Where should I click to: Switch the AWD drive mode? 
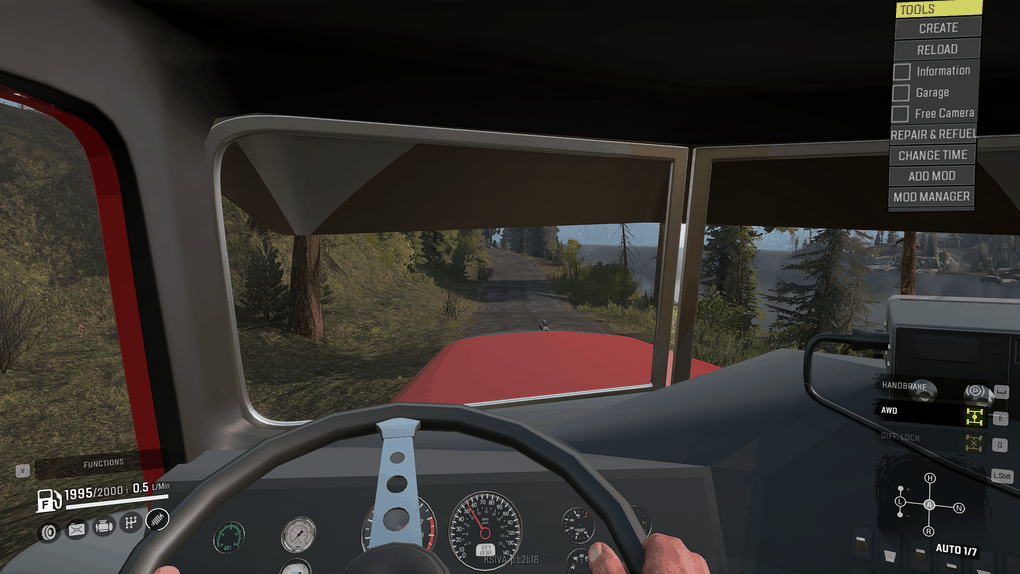(x=972, y=416)
